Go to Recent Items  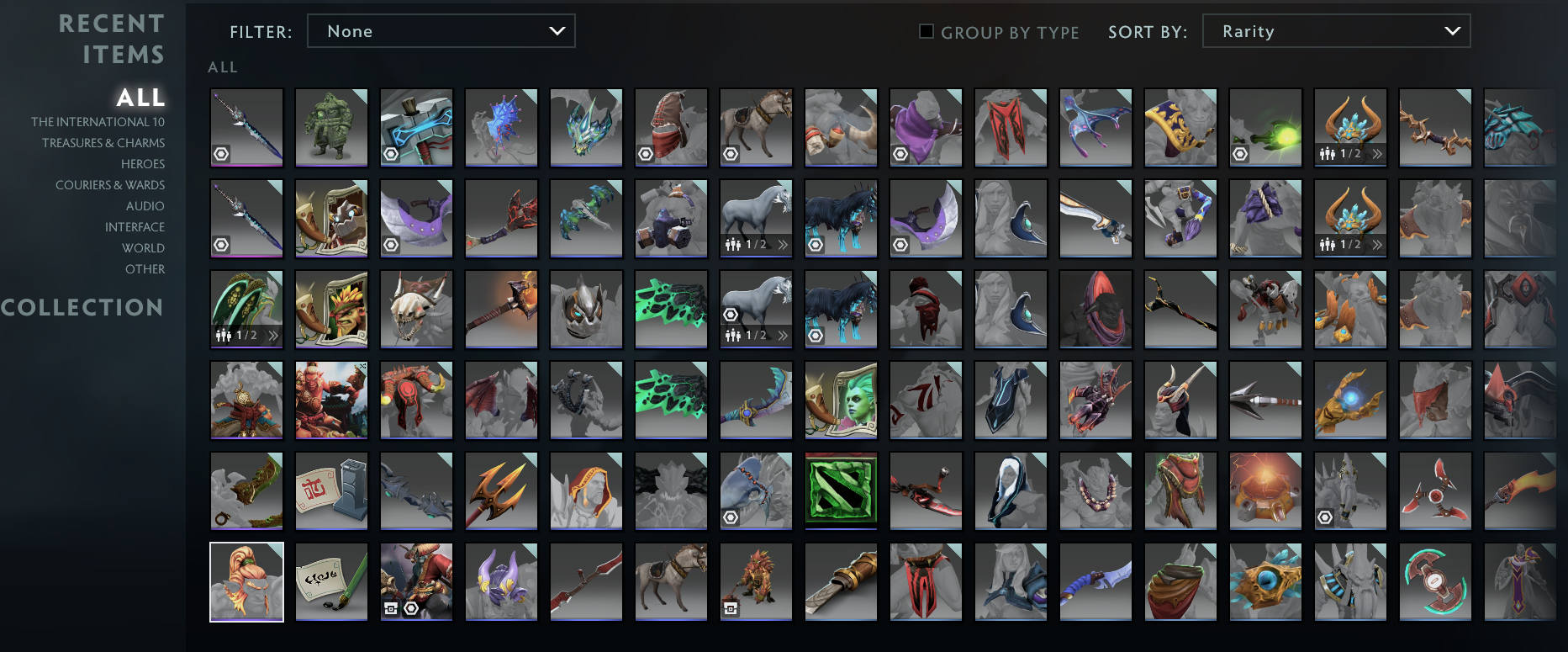point(113,38)
